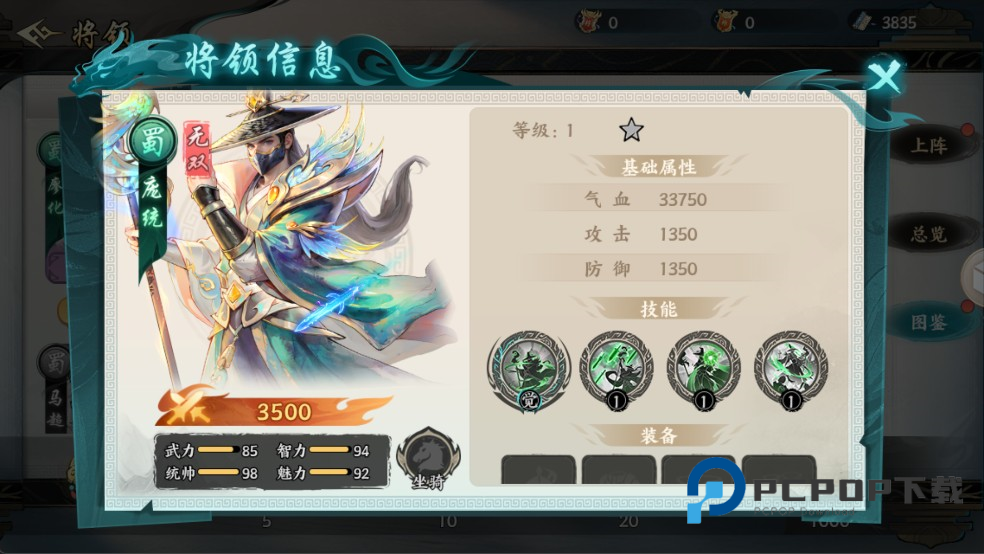
Task: Close the 将领信息 general info panel
Action: [883, 77]
